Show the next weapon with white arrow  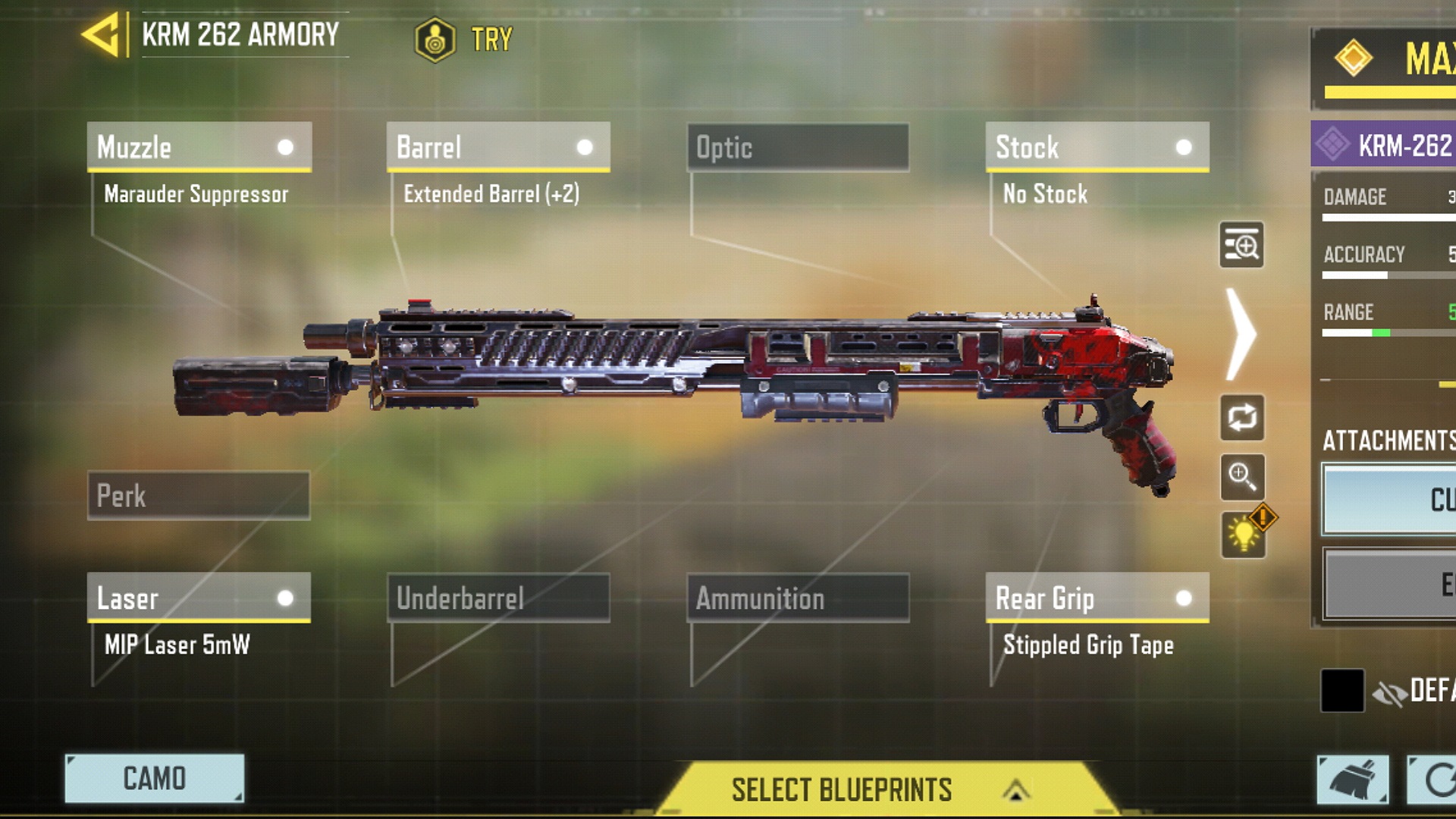pos(1241,334)
